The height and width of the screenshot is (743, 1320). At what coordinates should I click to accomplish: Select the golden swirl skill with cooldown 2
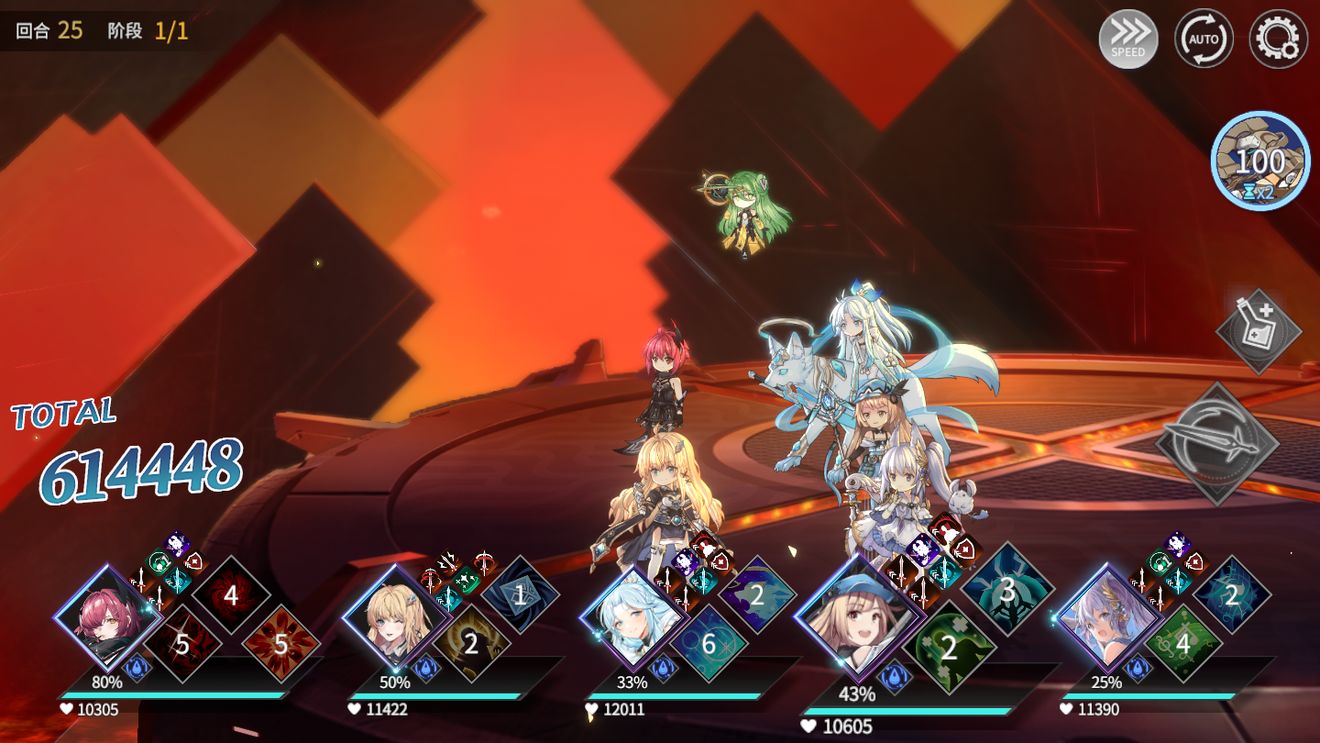[x=470, y=643]
